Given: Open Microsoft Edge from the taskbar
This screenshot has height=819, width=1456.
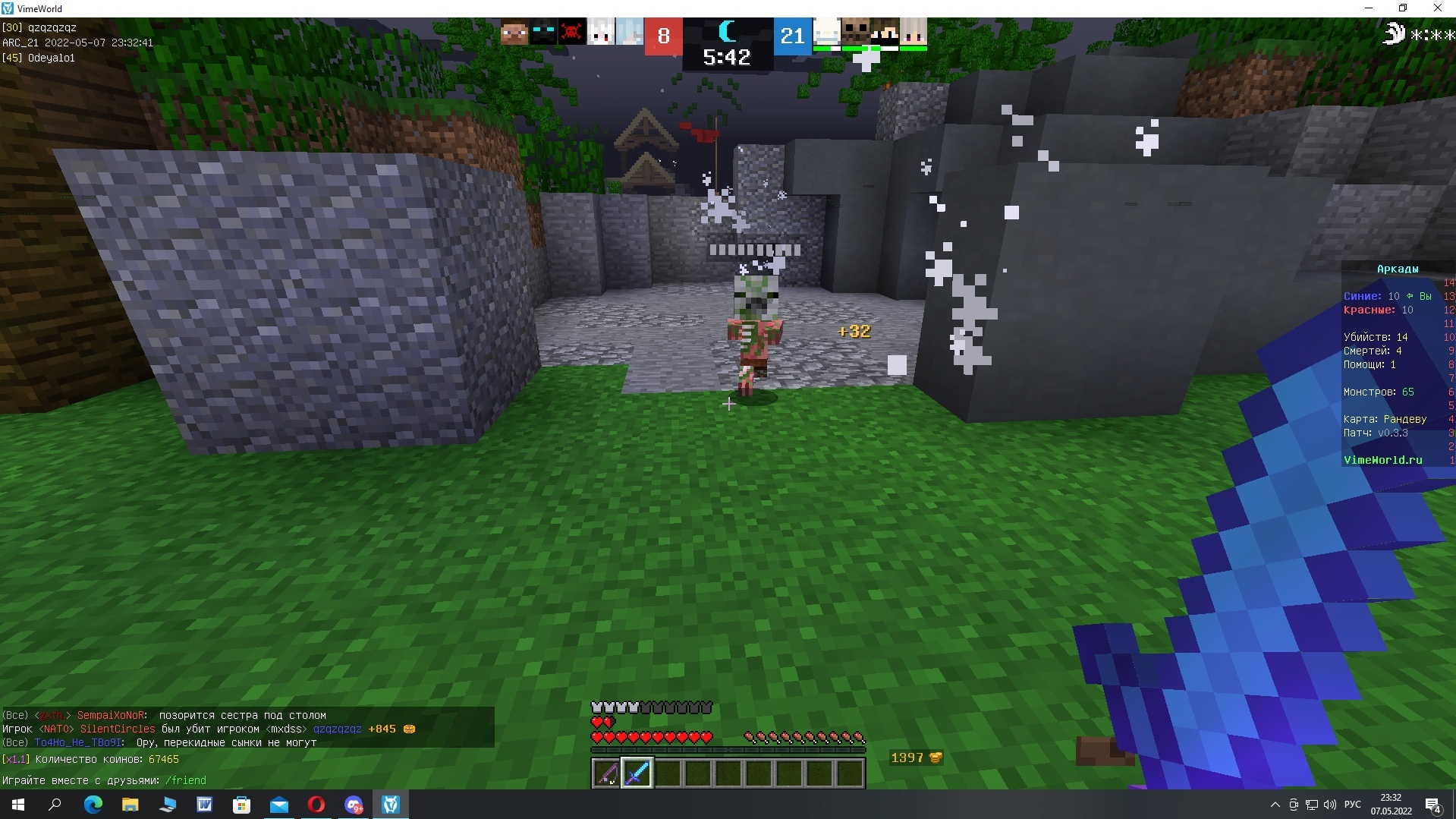Looking at the screenshot, I should [93, 805].
